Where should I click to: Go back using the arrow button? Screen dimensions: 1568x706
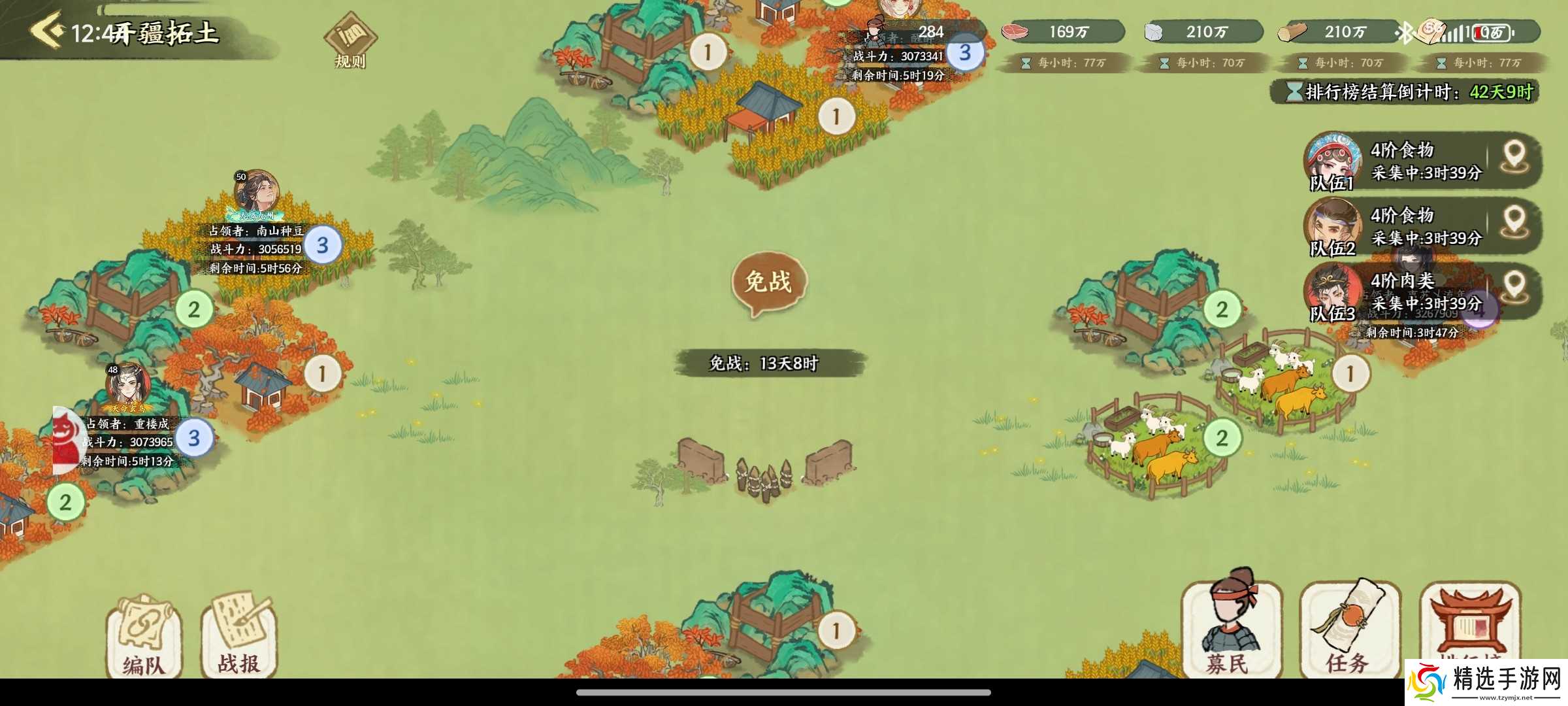(47, 30)
